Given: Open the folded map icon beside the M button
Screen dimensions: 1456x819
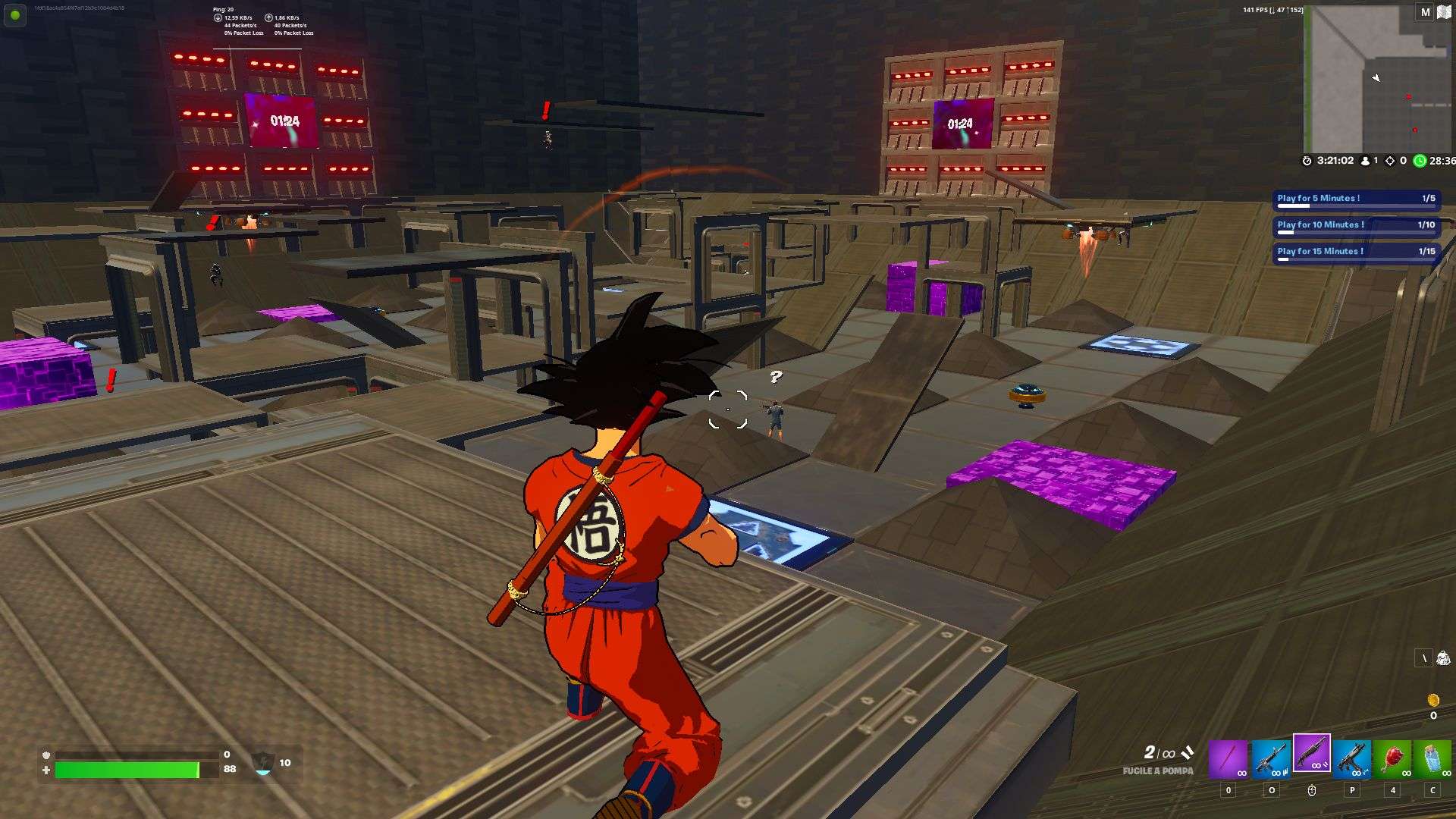Looking at the screenshot, I should coord(1445,13).
